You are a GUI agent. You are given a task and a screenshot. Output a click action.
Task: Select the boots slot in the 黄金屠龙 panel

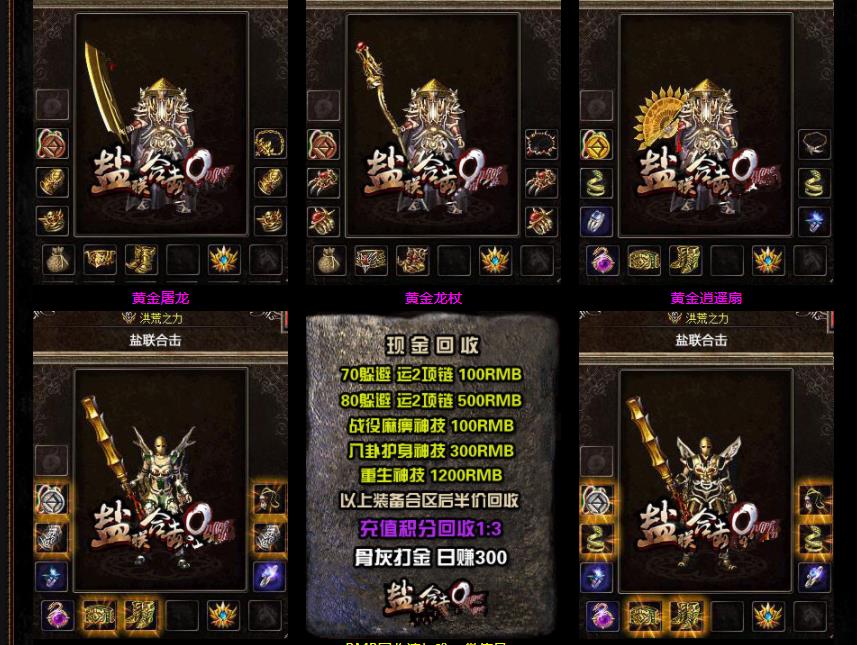coord(141,260)
